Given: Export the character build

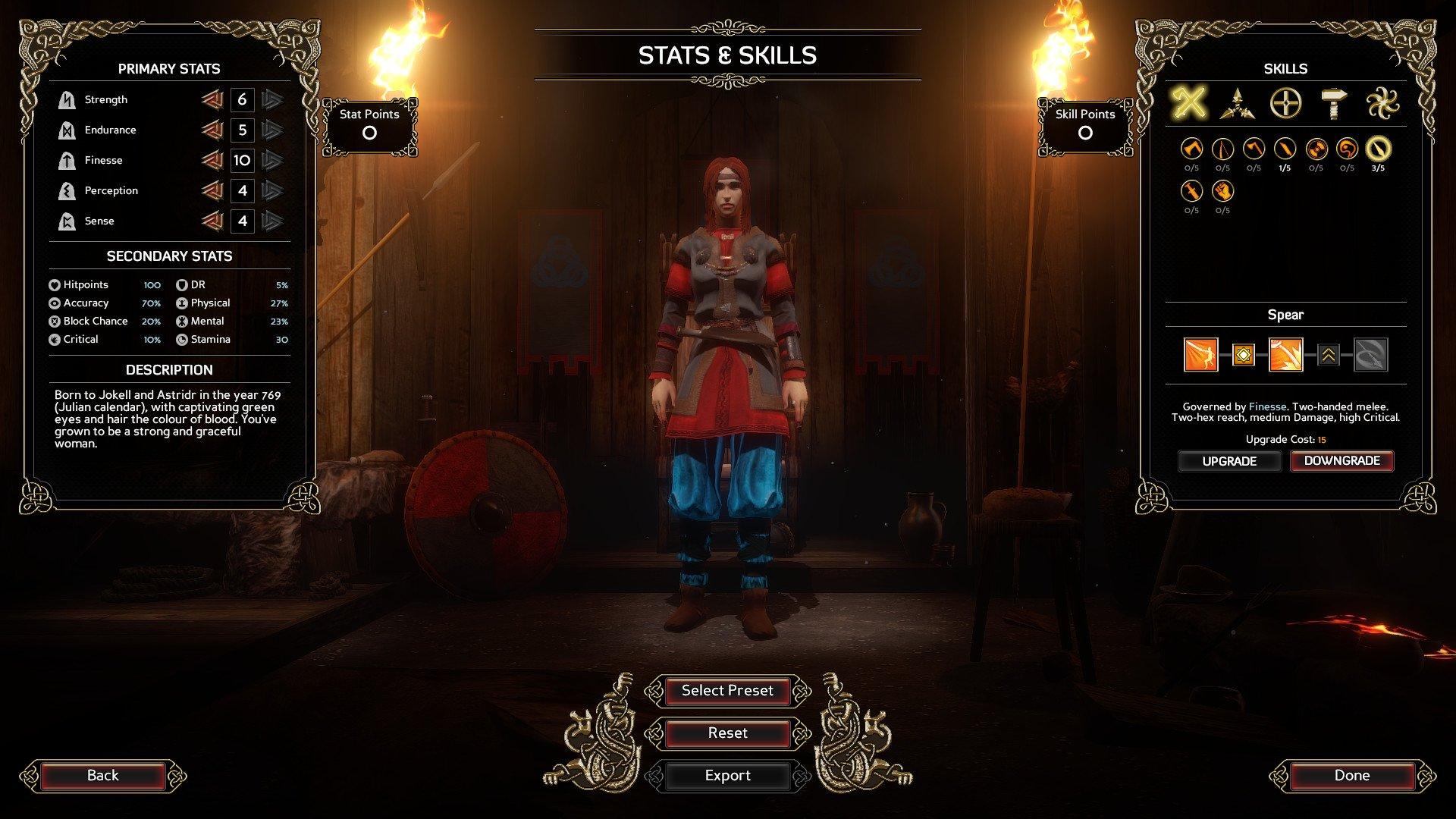Looking at the screenshot, I should [x=726, y=775].
